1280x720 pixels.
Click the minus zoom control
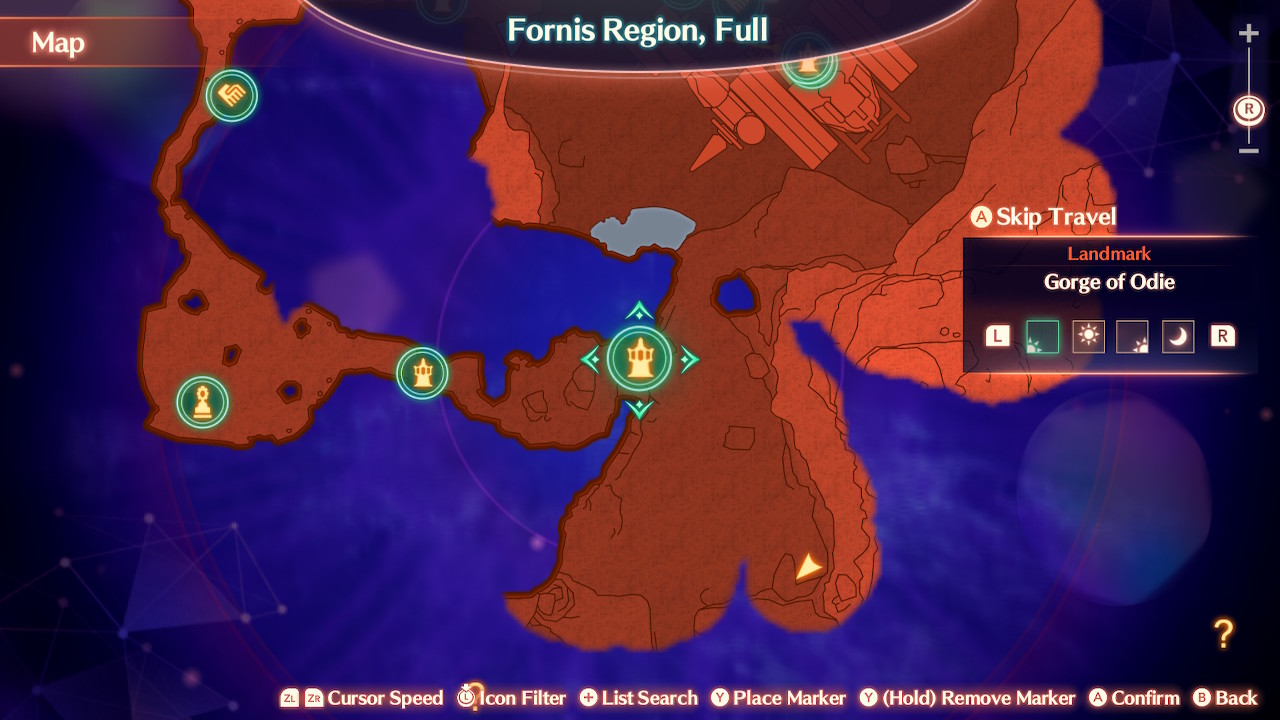1248,152
